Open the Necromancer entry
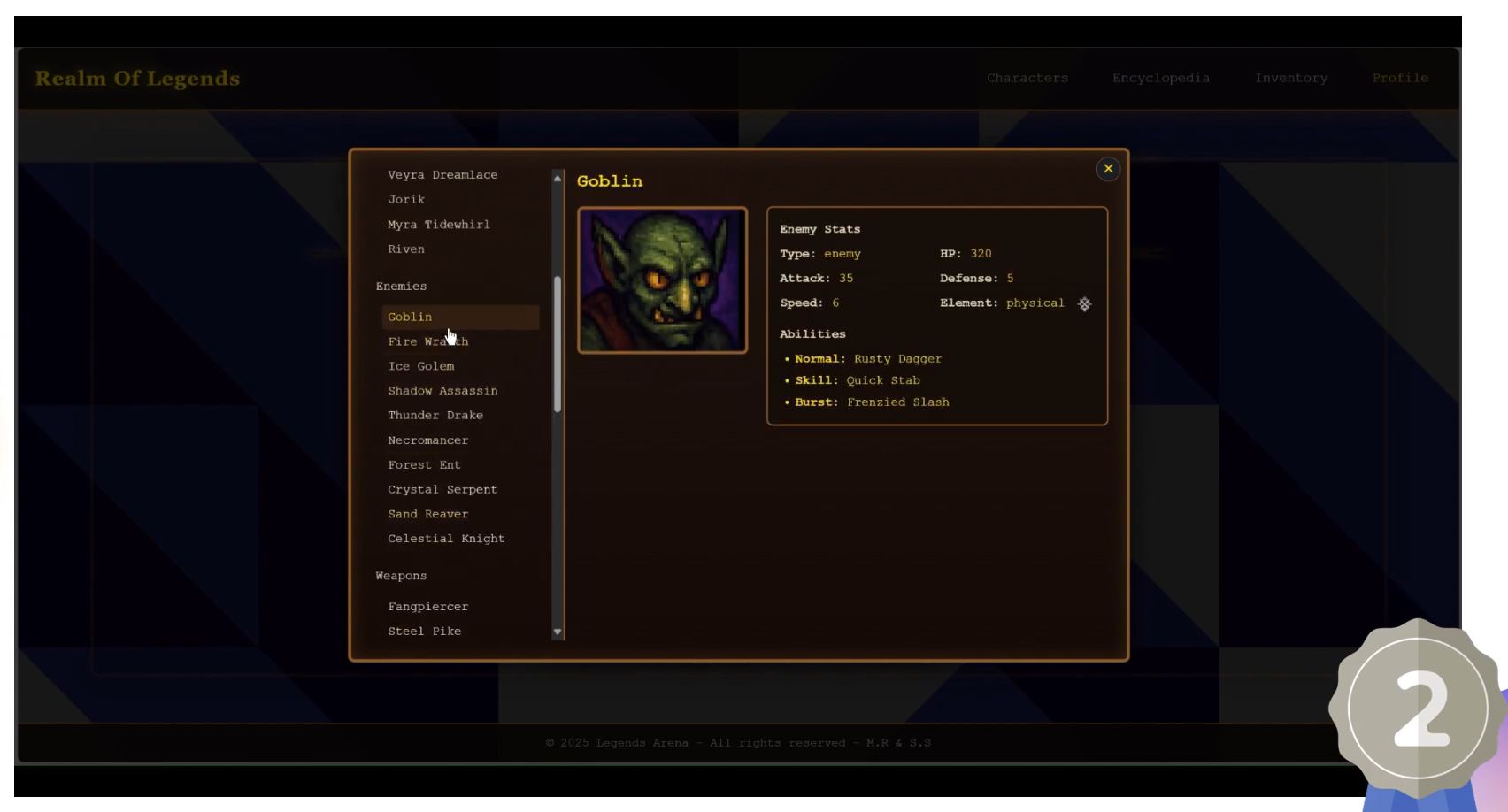This screenshot has height=812, width=1508. [x=428, y=440]
